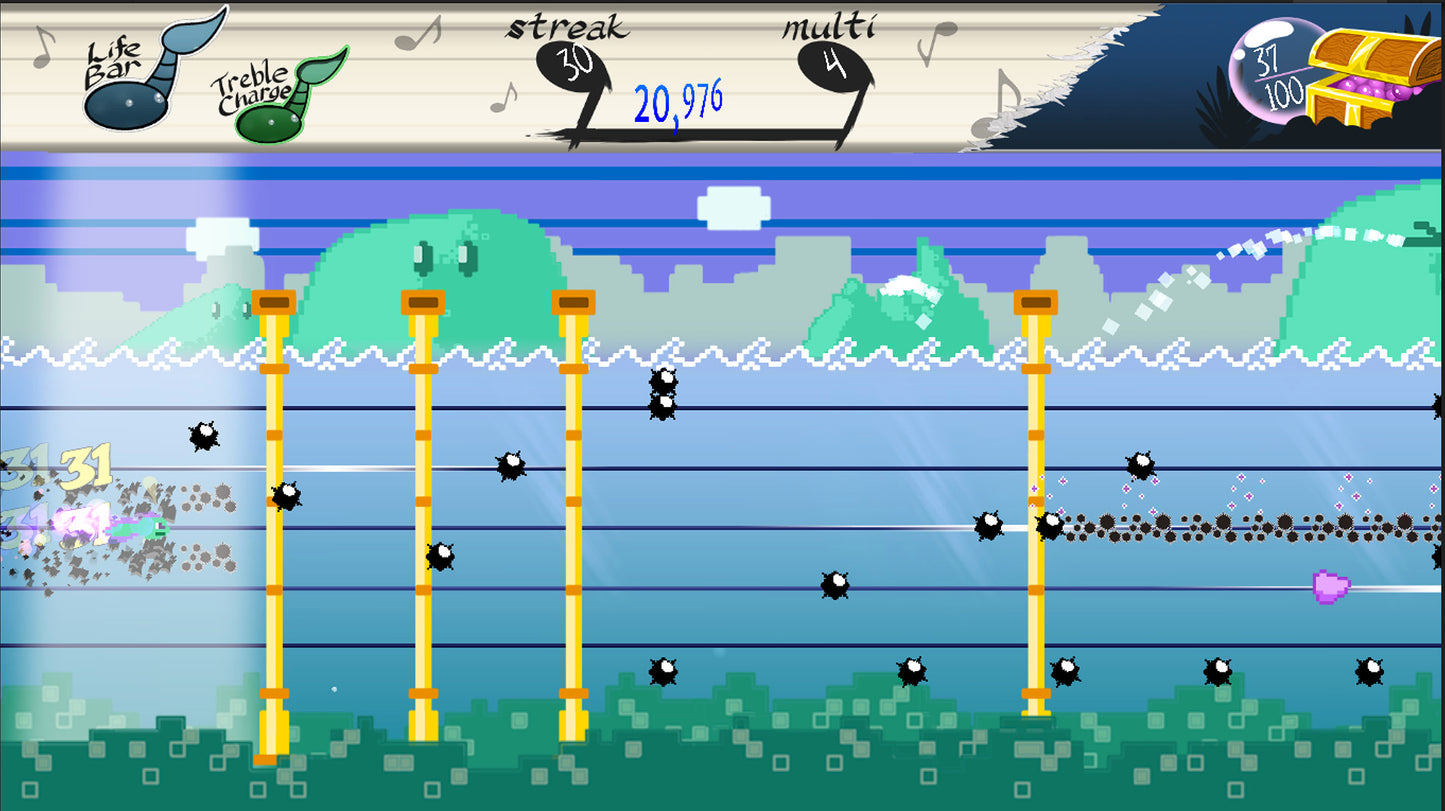
Task: Click the urchin enemy near the bottom center
Action: pos(662,670)
